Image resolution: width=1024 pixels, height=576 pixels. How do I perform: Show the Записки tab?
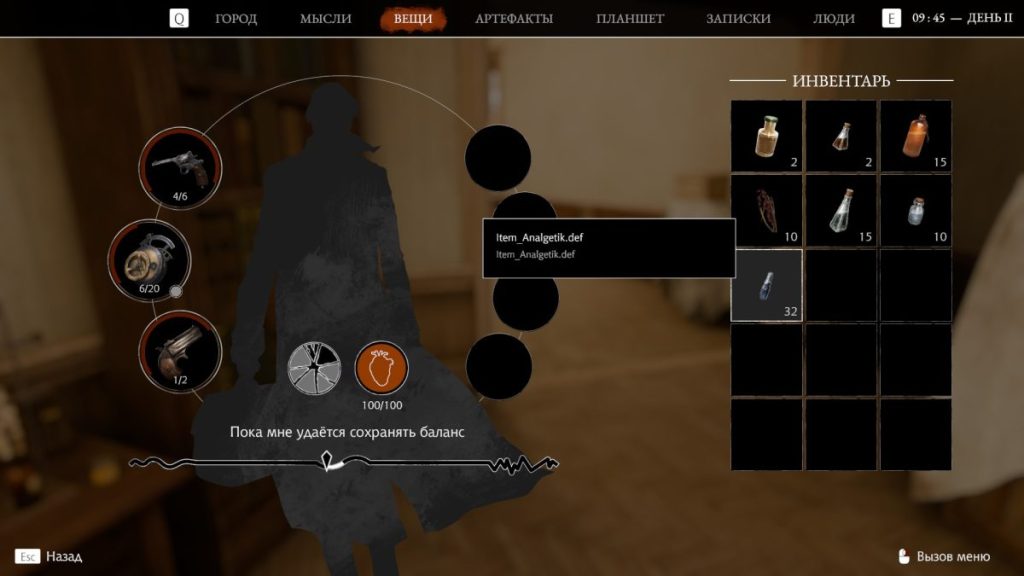pyautogui.click(x=738, y=19)
